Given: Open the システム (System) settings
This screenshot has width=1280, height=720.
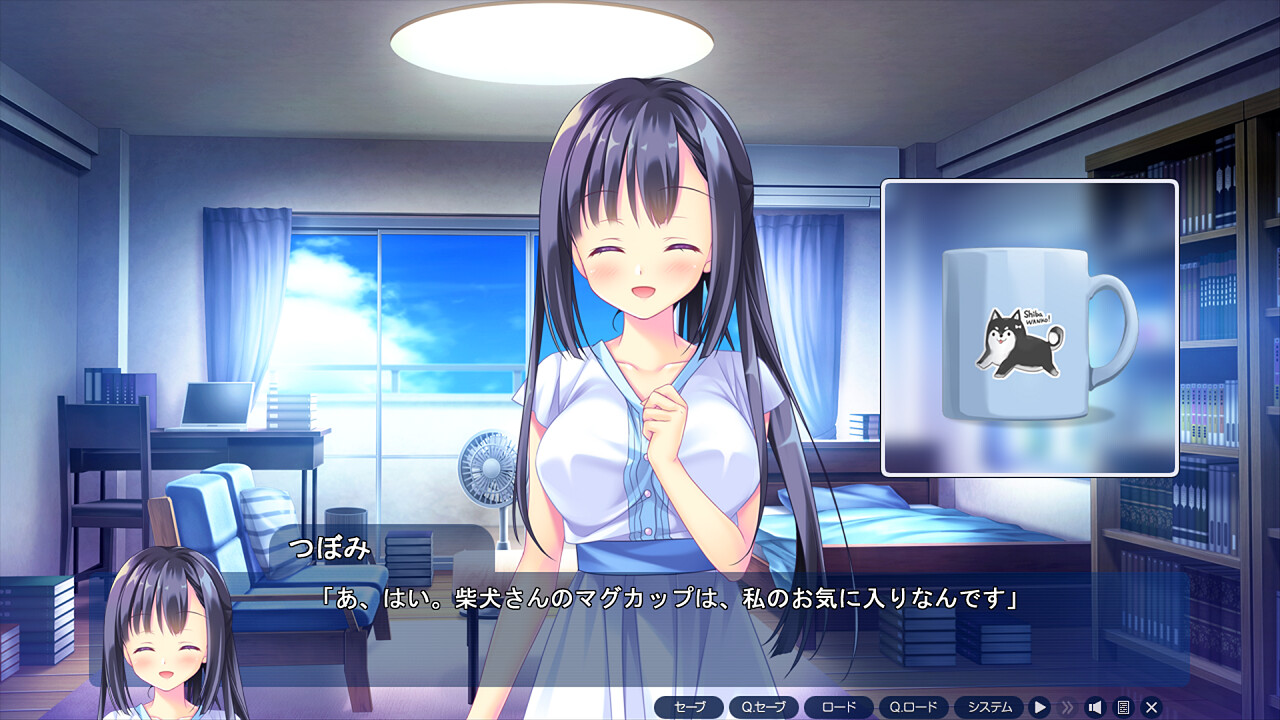Looking at the screenshot, I should click(989, 707).
